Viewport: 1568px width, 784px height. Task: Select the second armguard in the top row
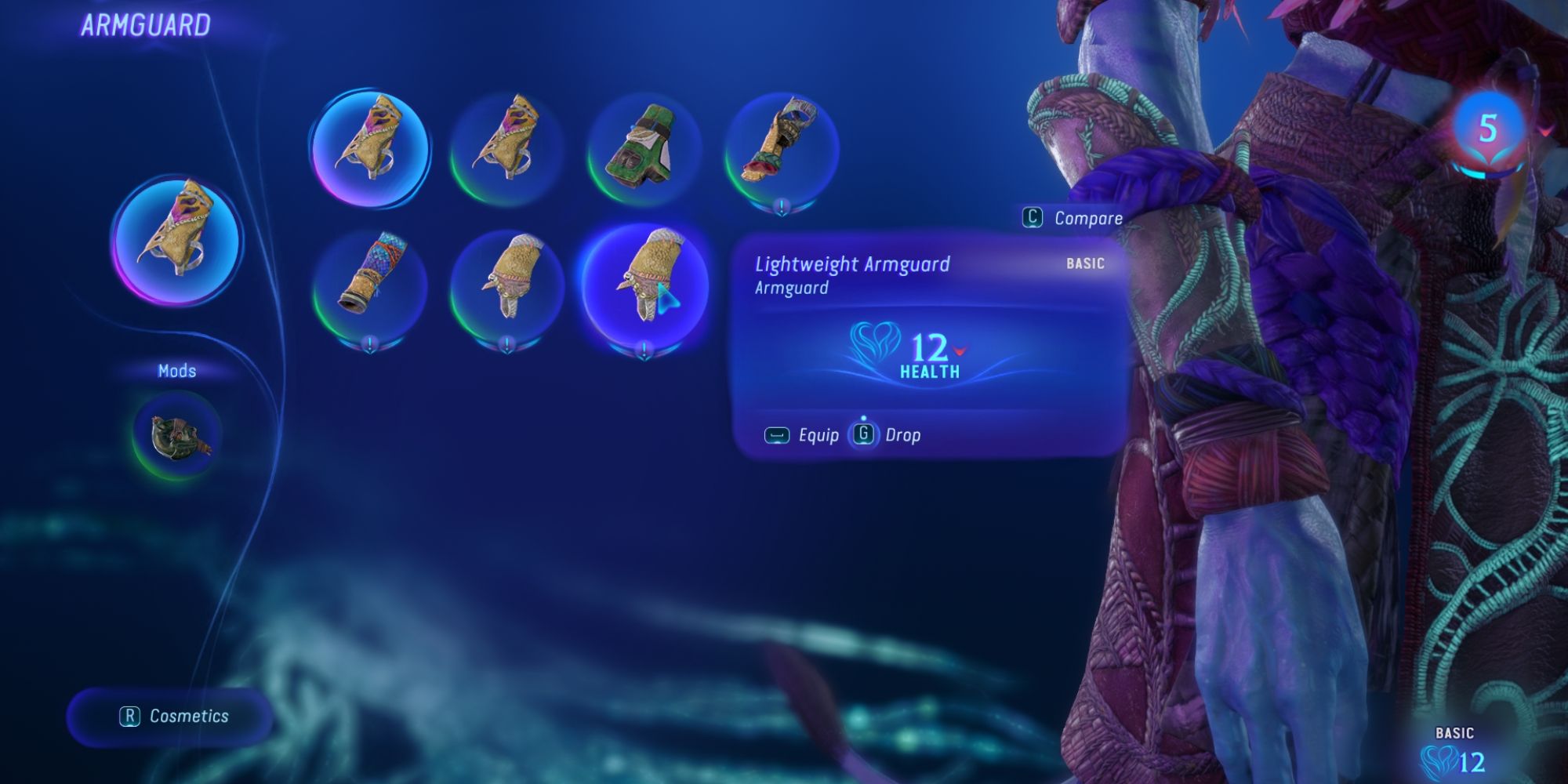(510, 149)
